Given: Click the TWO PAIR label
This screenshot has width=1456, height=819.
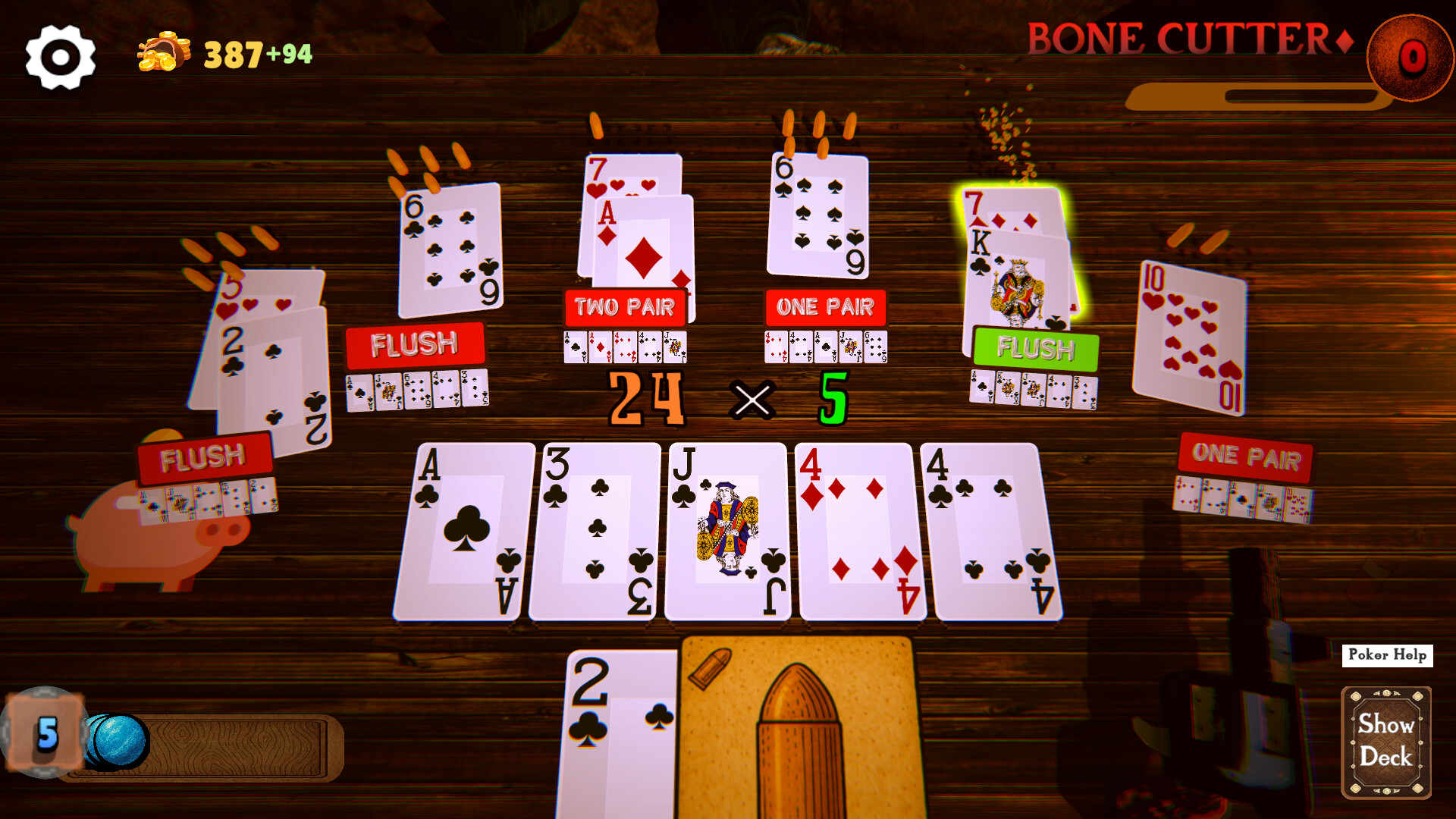Looking at the screenshot, I should pyautogui.click(x=626, y=307).
